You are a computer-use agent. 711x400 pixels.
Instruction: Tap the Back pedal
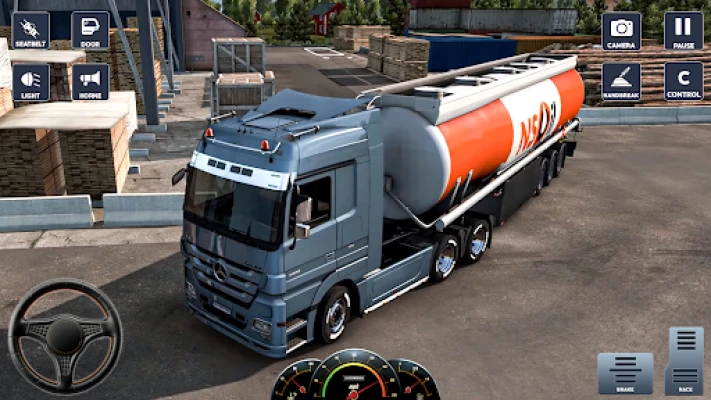tap(685, 361)
